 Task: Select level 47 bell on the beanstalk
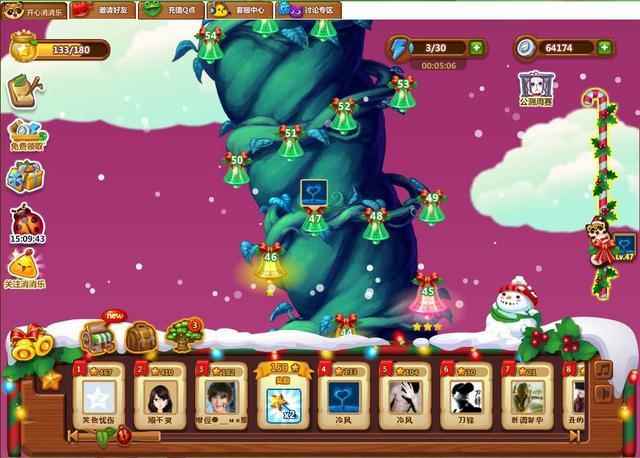315,222
